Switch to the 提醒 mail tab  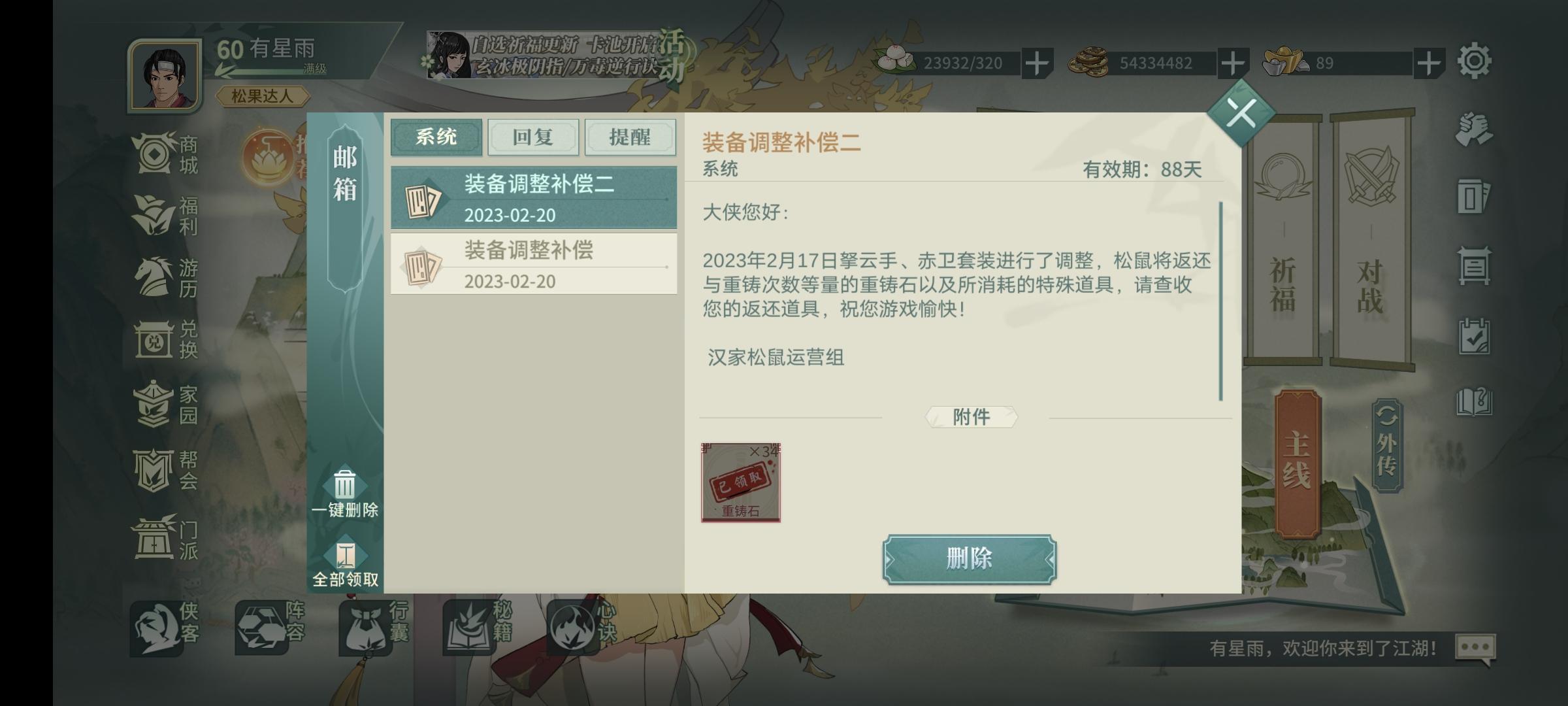pos(630,137)
